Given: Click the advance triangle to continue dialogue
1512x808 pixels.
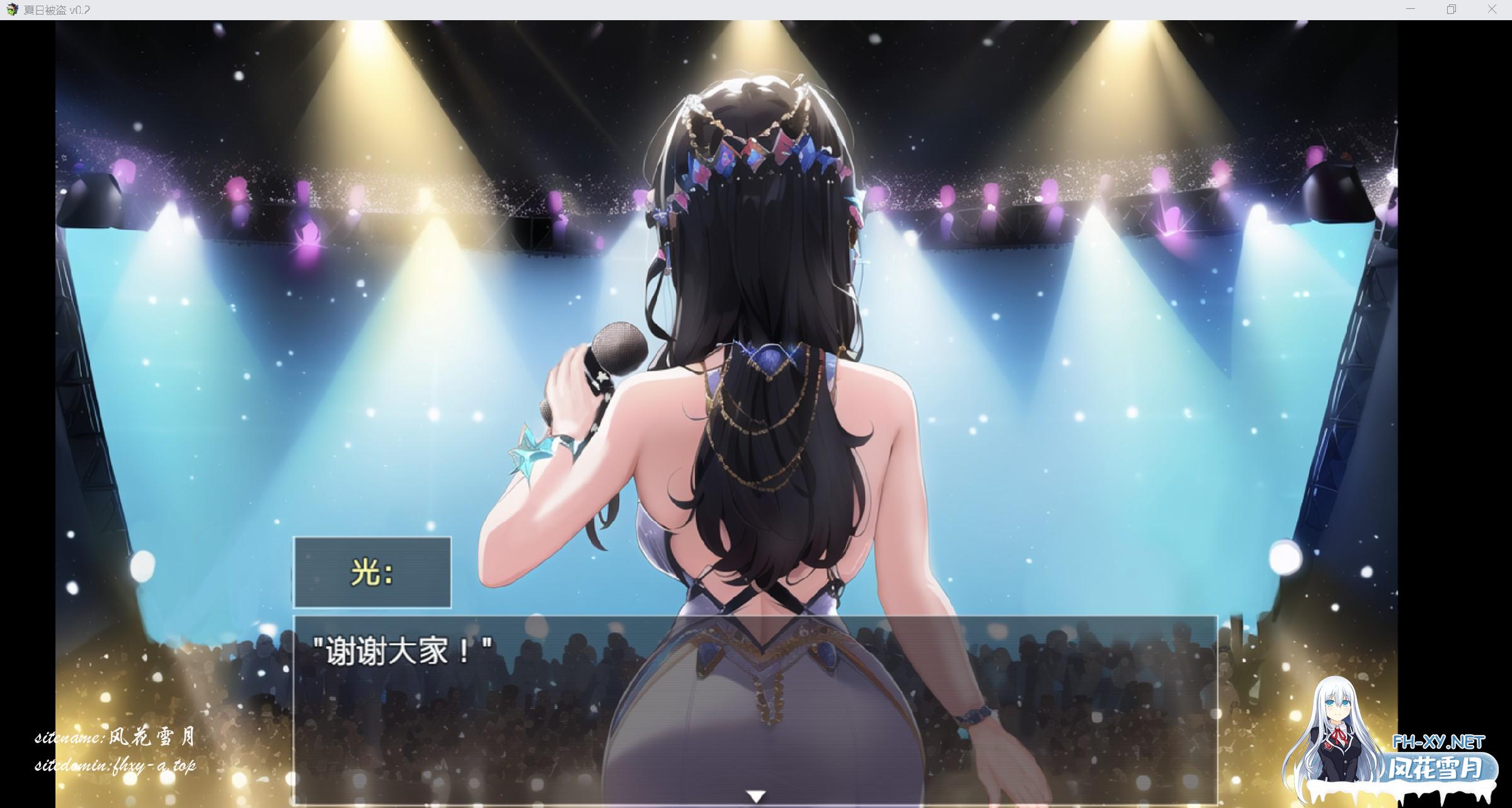Looking at the screenshot, I should click(x=755, y=794).
